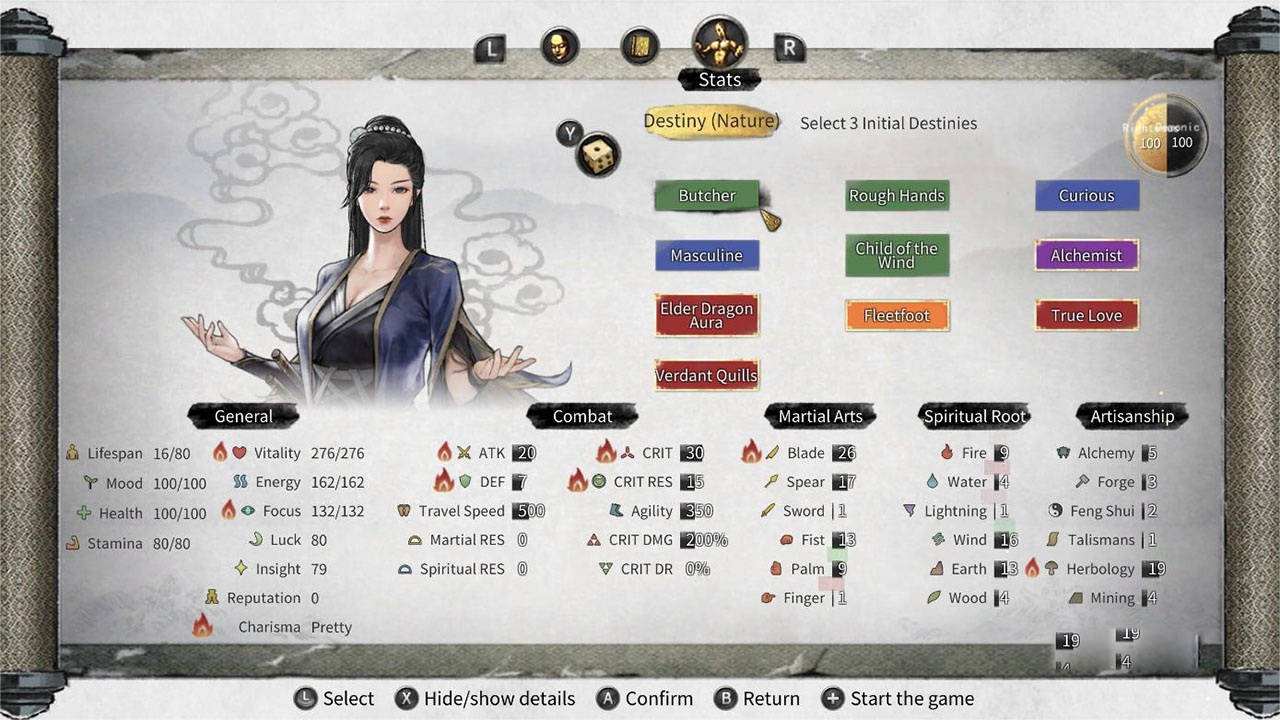Image resolution: width=1280 pixels, height=720 pixels.
Task: Choose the Fleetfoot destiny
Action: (x=896, y=316)
